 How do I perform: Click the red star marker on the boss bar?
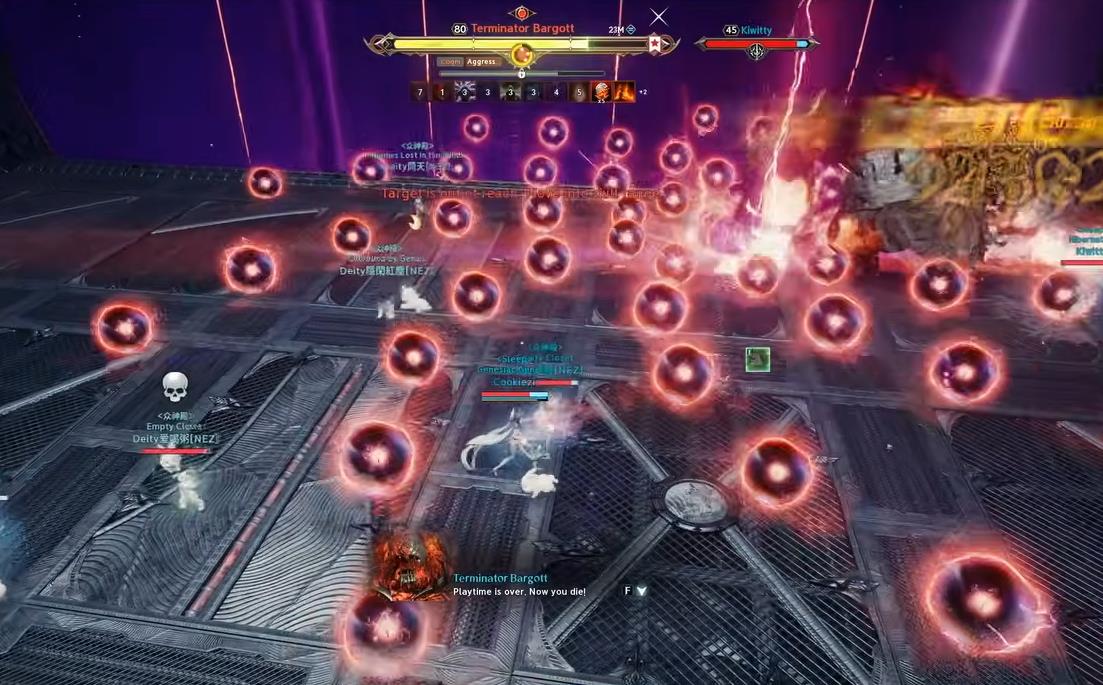coord(654,44)
